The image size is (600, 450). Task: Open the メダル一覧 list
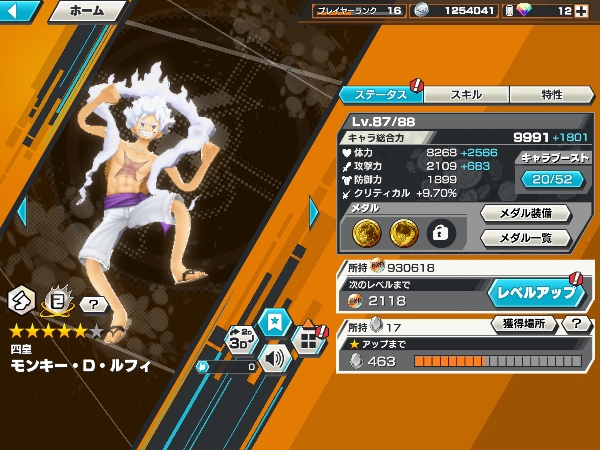click(525, 238)
